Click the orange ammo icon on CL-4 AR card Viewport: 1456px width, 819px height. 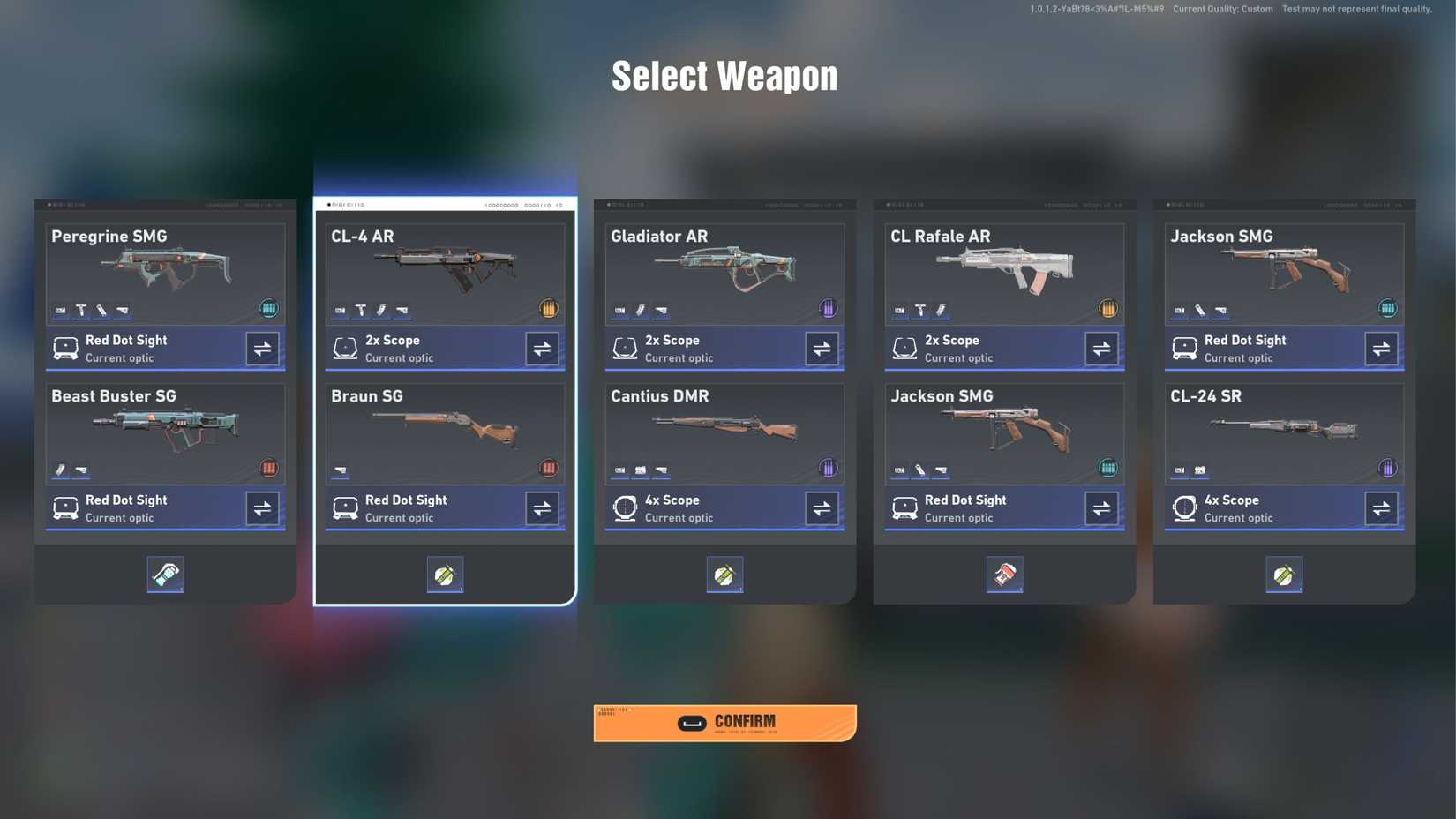click(x=549, y=308)
